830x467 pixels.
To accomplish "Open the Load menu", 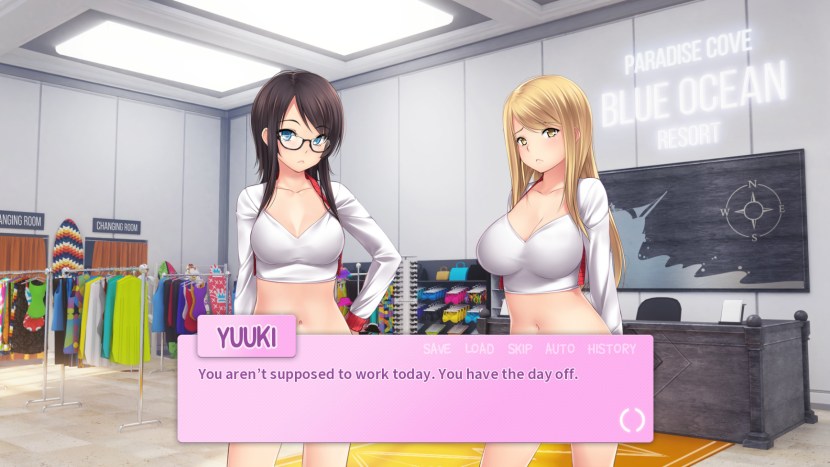I will [x=479, y=349].
